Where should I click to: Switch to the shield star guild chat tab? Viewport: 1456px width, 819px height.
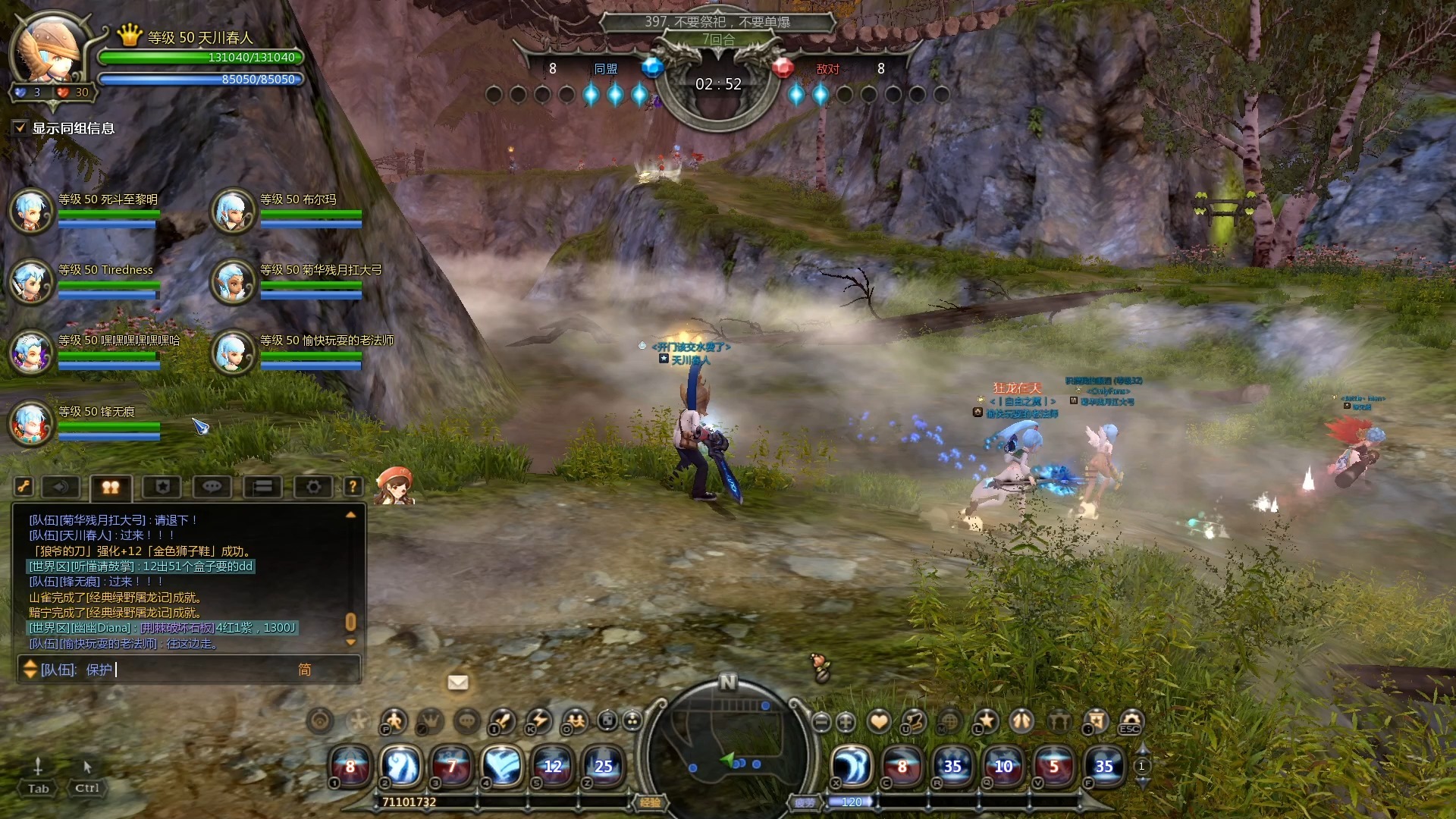click(x=162, y=487)
